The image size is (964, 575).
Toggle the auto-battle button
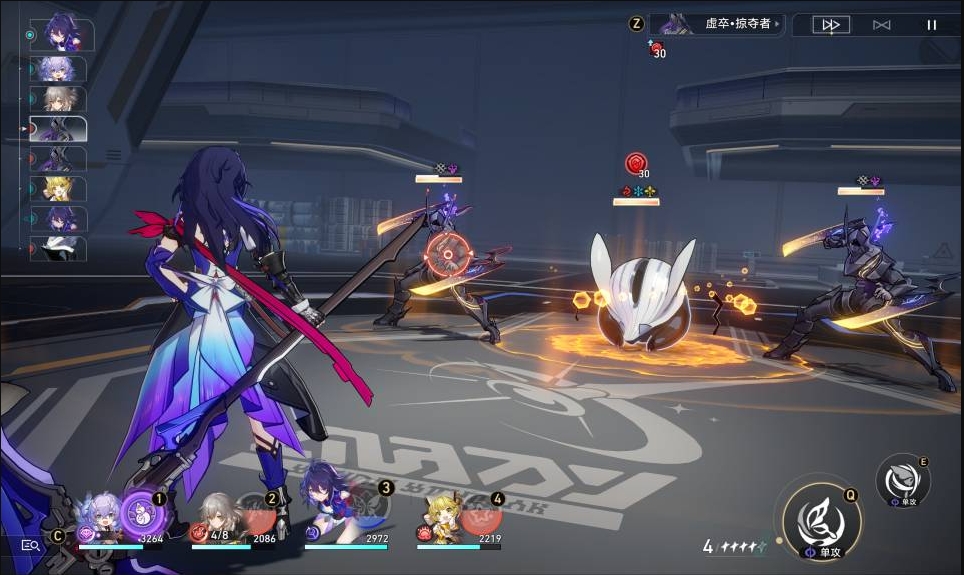[881, 25]
